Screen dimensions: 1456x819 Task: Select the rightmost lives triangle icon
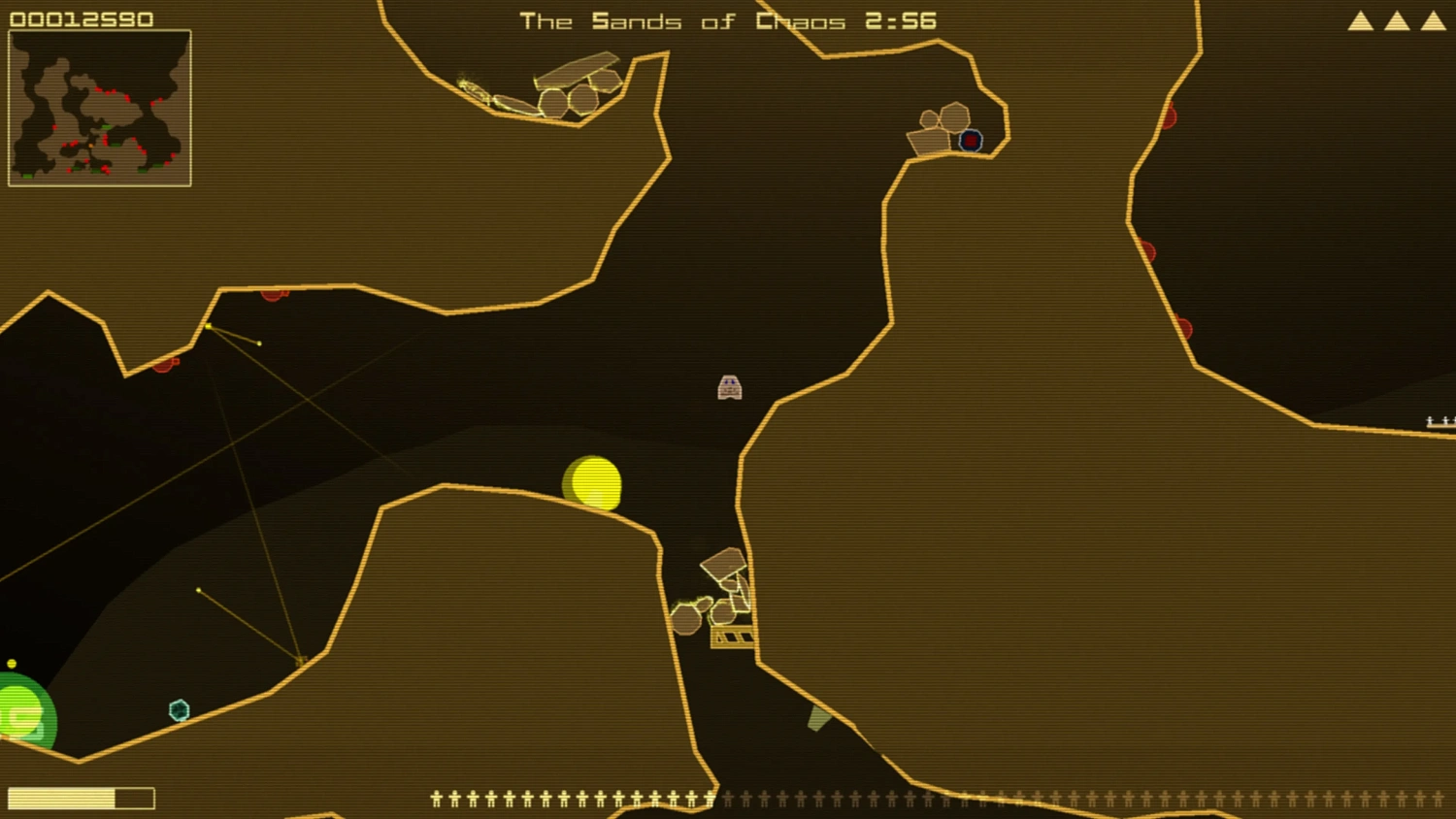point(1435,19)
